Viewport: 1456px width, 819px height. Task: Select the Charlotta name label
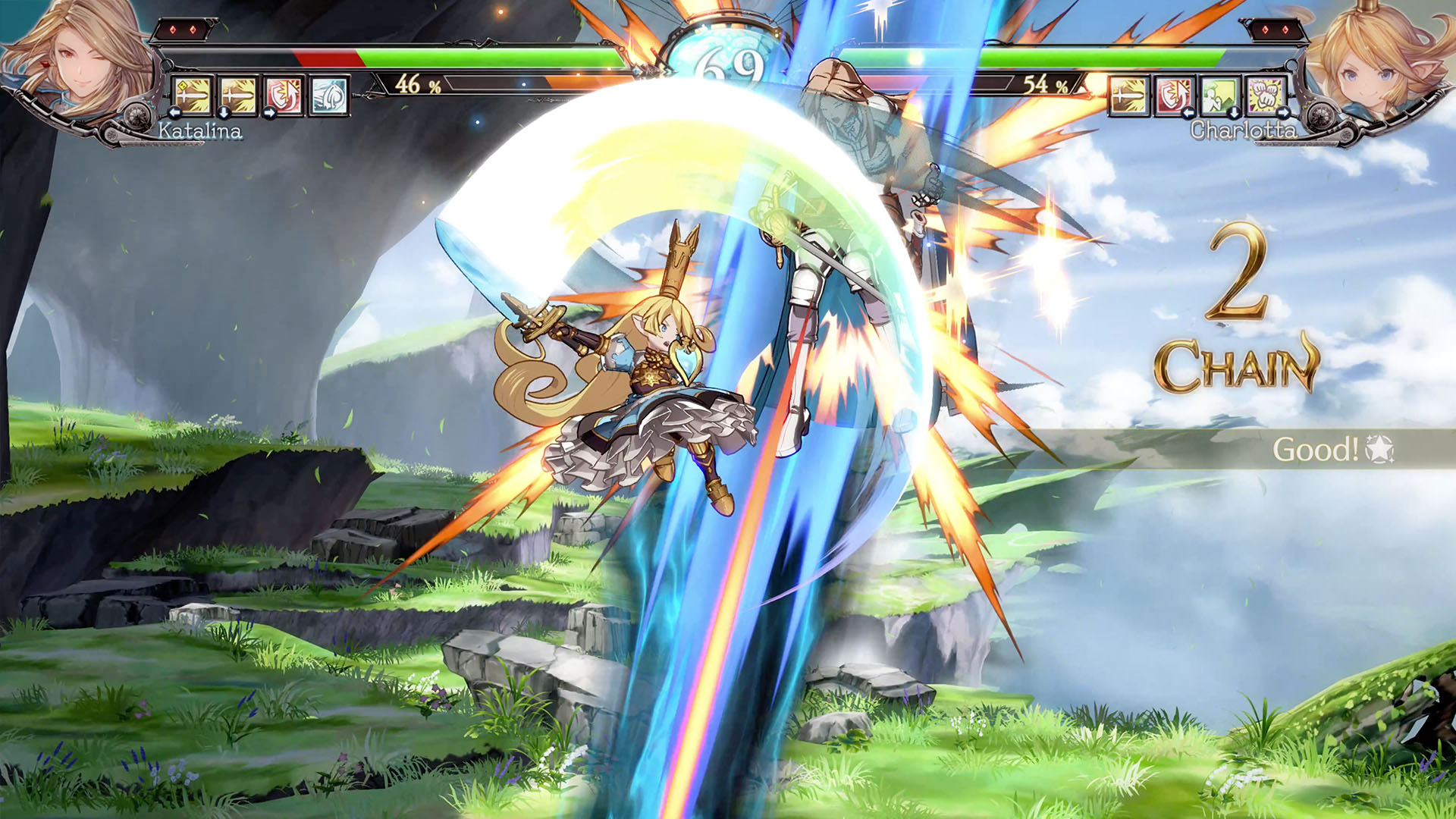coord(1244,130)
